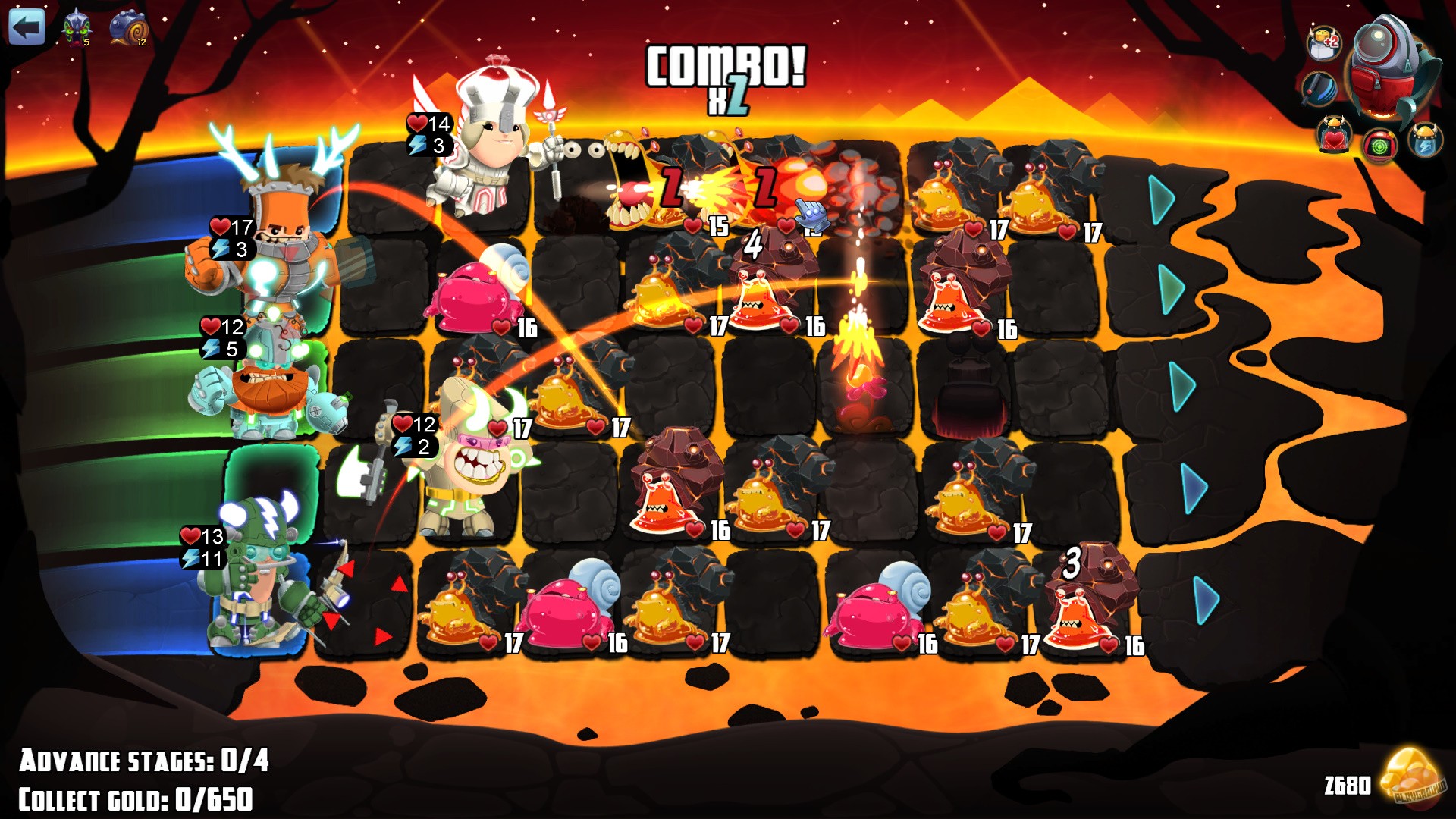The image size is (1456, 819).
Task: Click the enemy head counter showing 5
Action: coord(76,27)
